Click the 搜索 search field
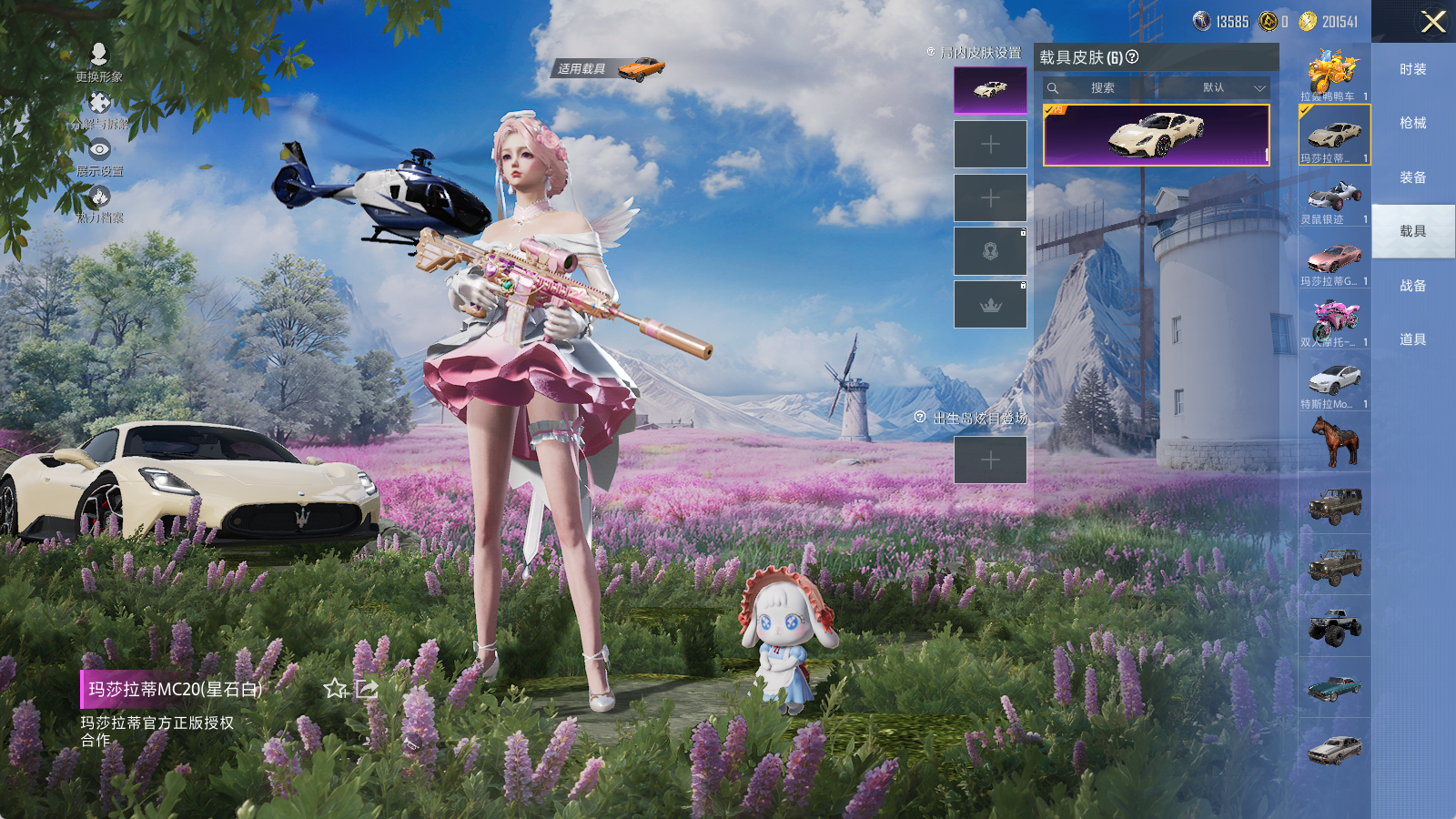The width and height of the screenshot is (1456, 819). (x=1102, y=88)
